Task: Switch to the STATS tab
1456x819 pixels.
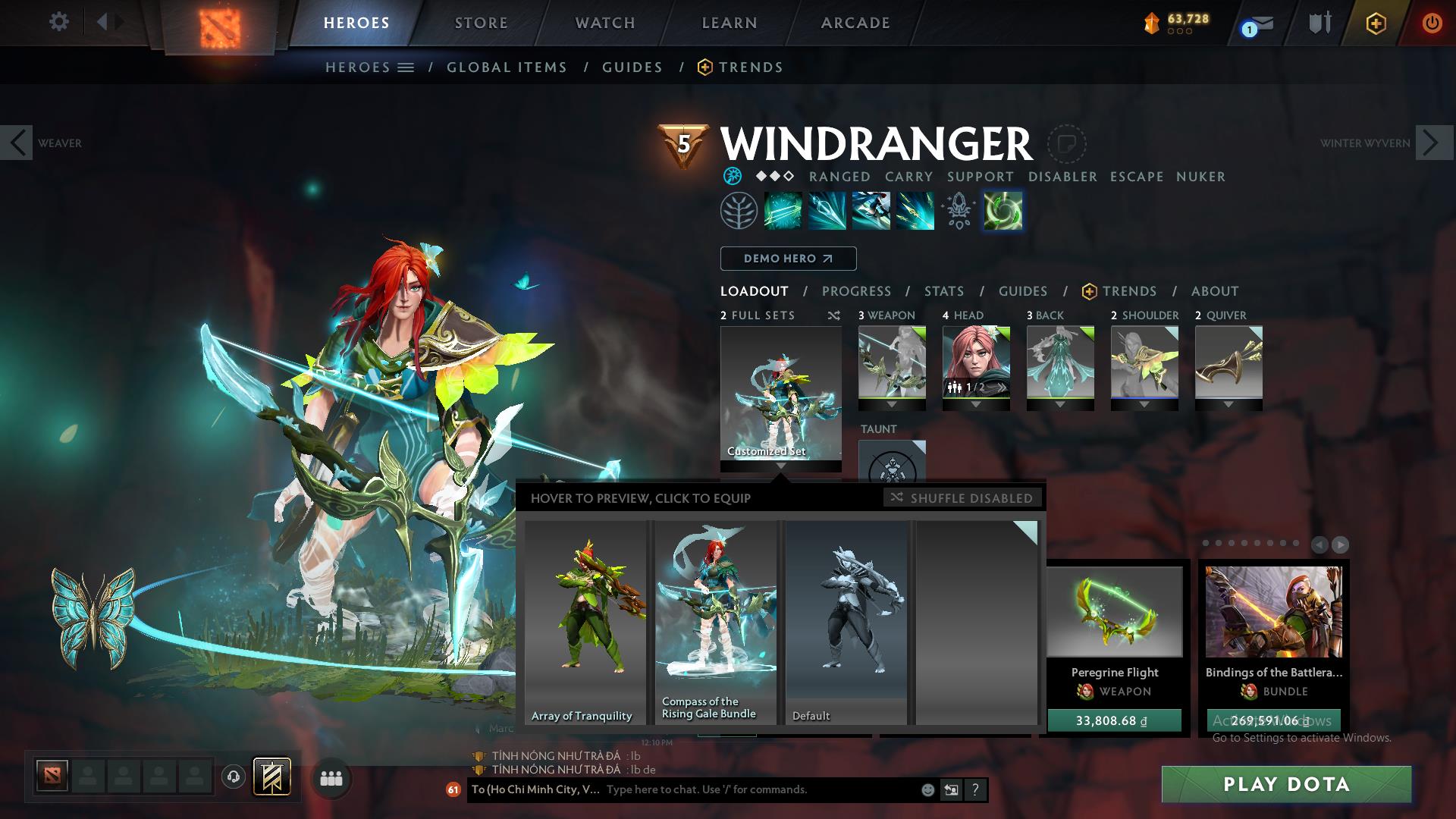Action: coord(943,290)
